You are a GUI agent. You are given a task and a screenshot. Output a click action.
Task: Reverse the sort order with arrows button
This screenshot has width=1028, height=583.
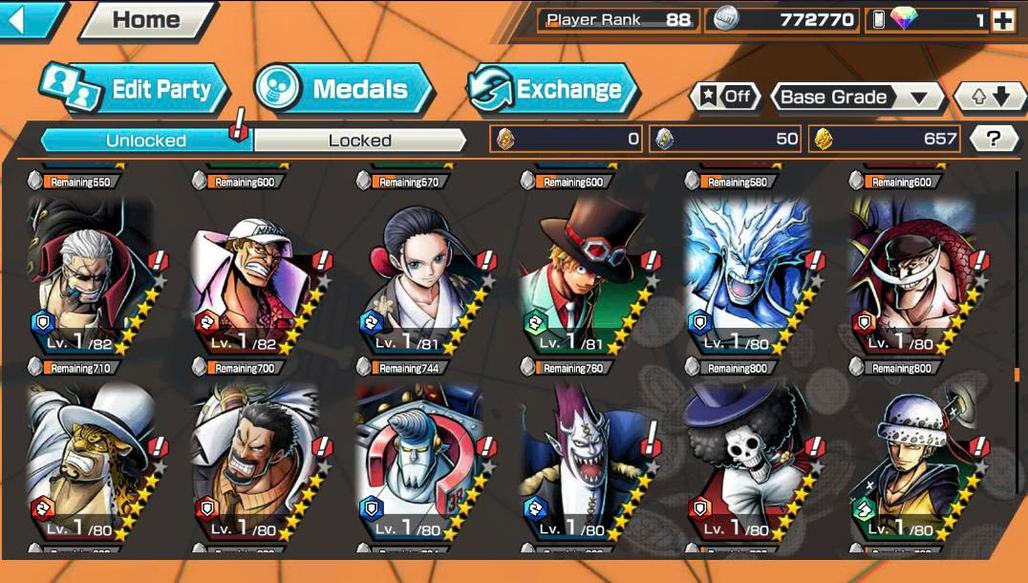(x=988, y=97)
